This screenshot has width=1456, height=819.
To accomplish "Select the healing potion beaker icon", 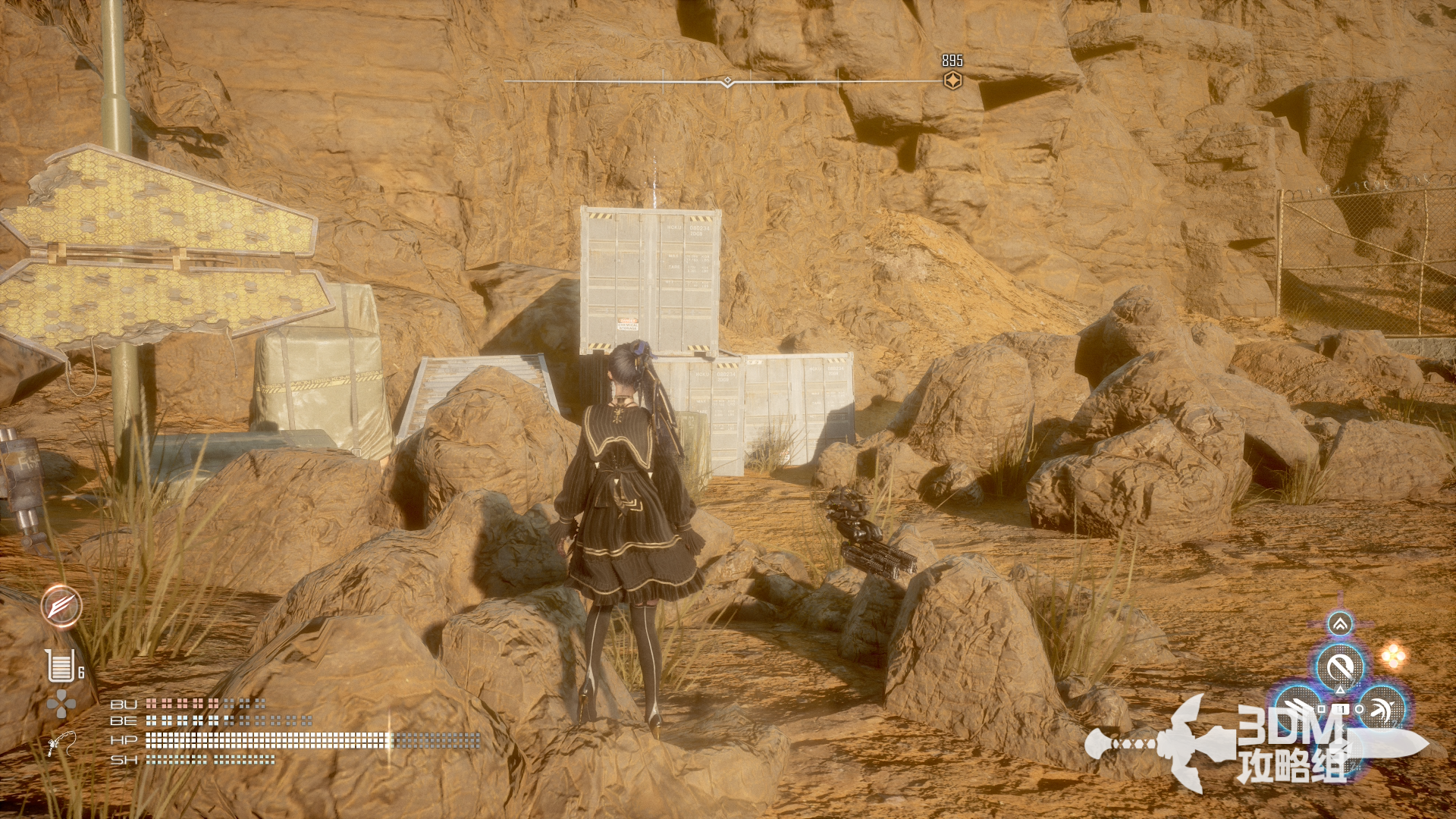I will pos(60,666).
